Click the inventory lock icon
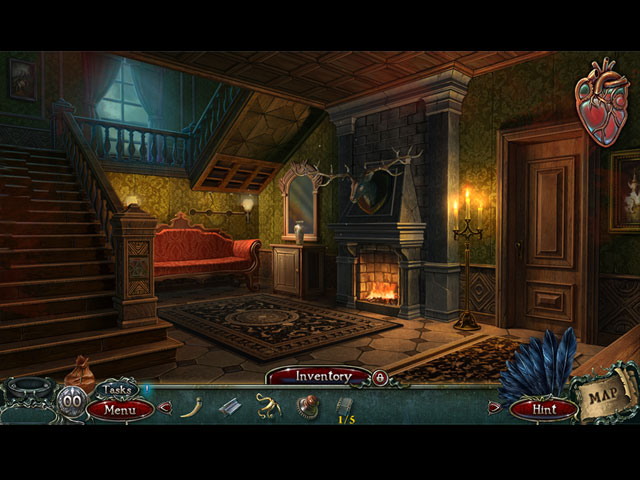 [379, 377]
